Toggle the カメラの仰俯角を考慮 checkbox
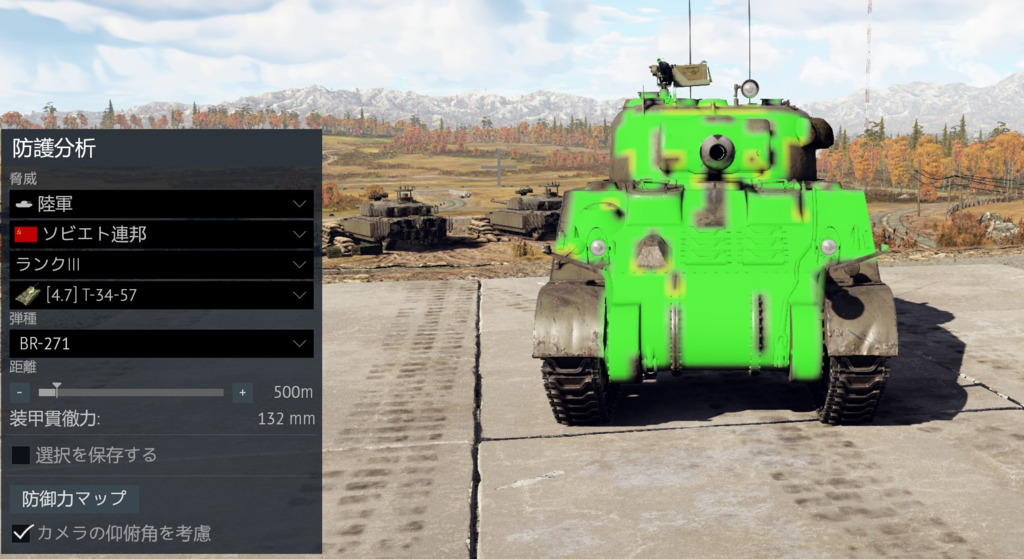The width and height of the screenshot is (1024, 559). tap(21, 532)
